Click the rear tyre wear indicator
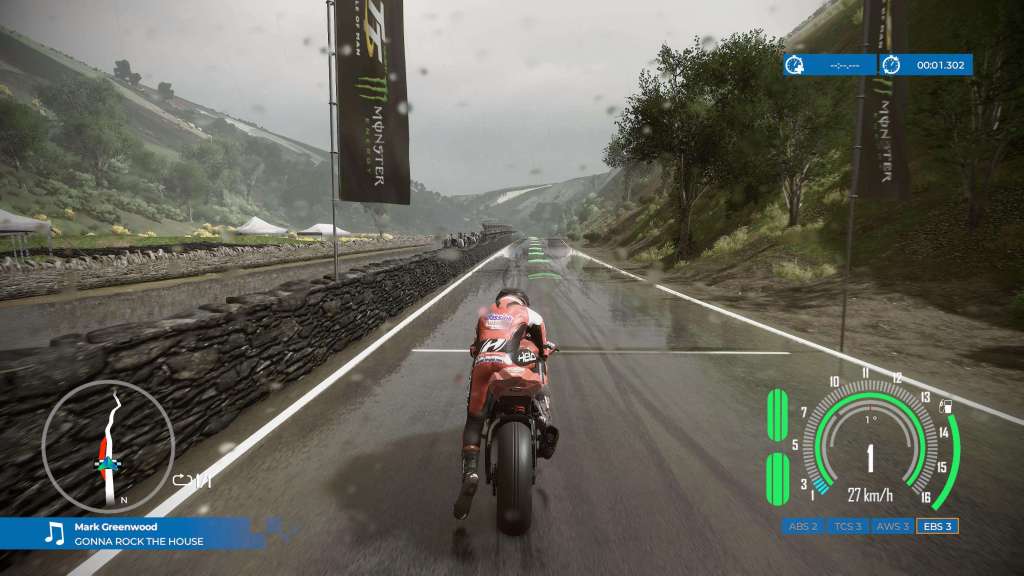Viewport: 1024px width, 576px height. pos(775,478)
